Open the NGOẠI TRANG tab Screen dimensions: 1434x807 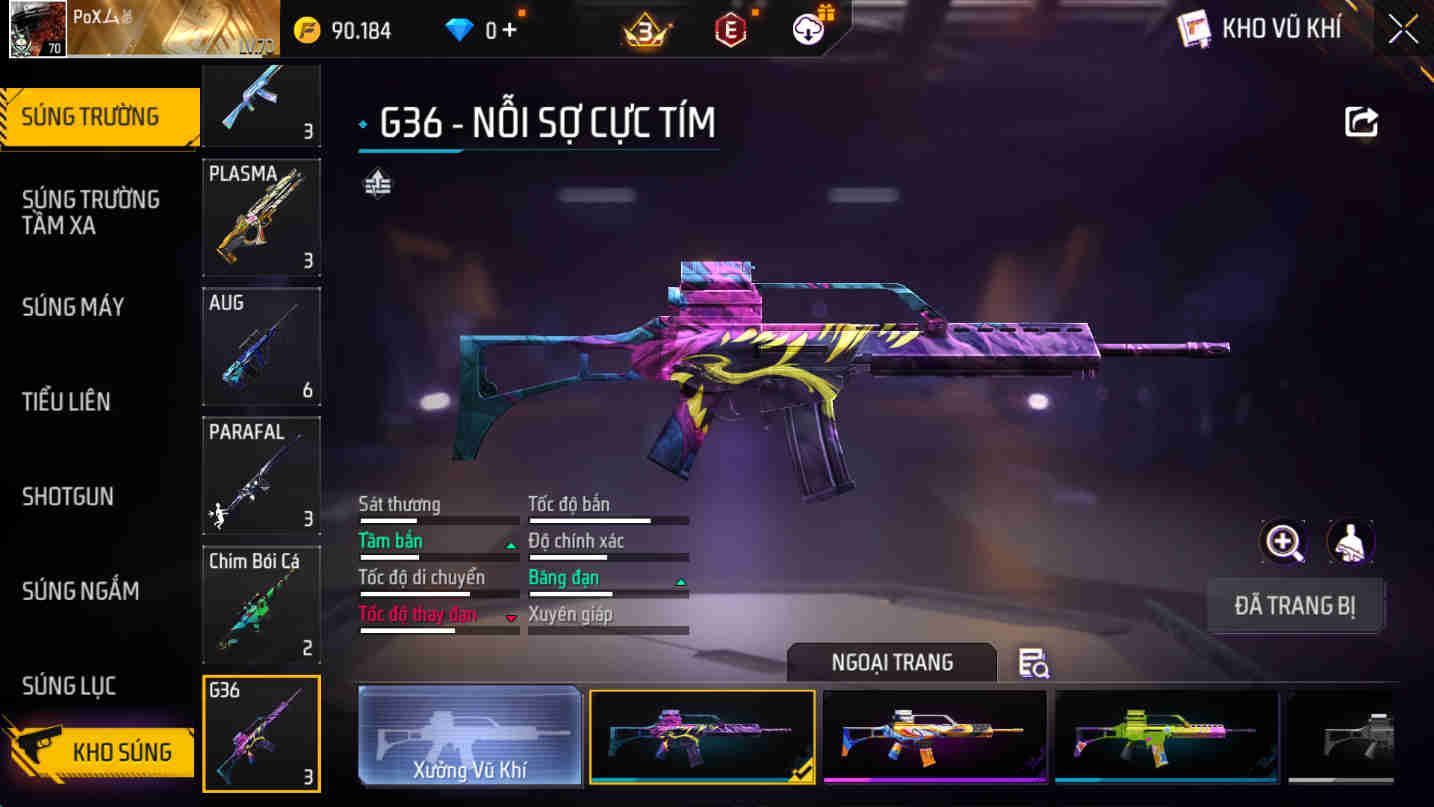[x=890, y=662]
